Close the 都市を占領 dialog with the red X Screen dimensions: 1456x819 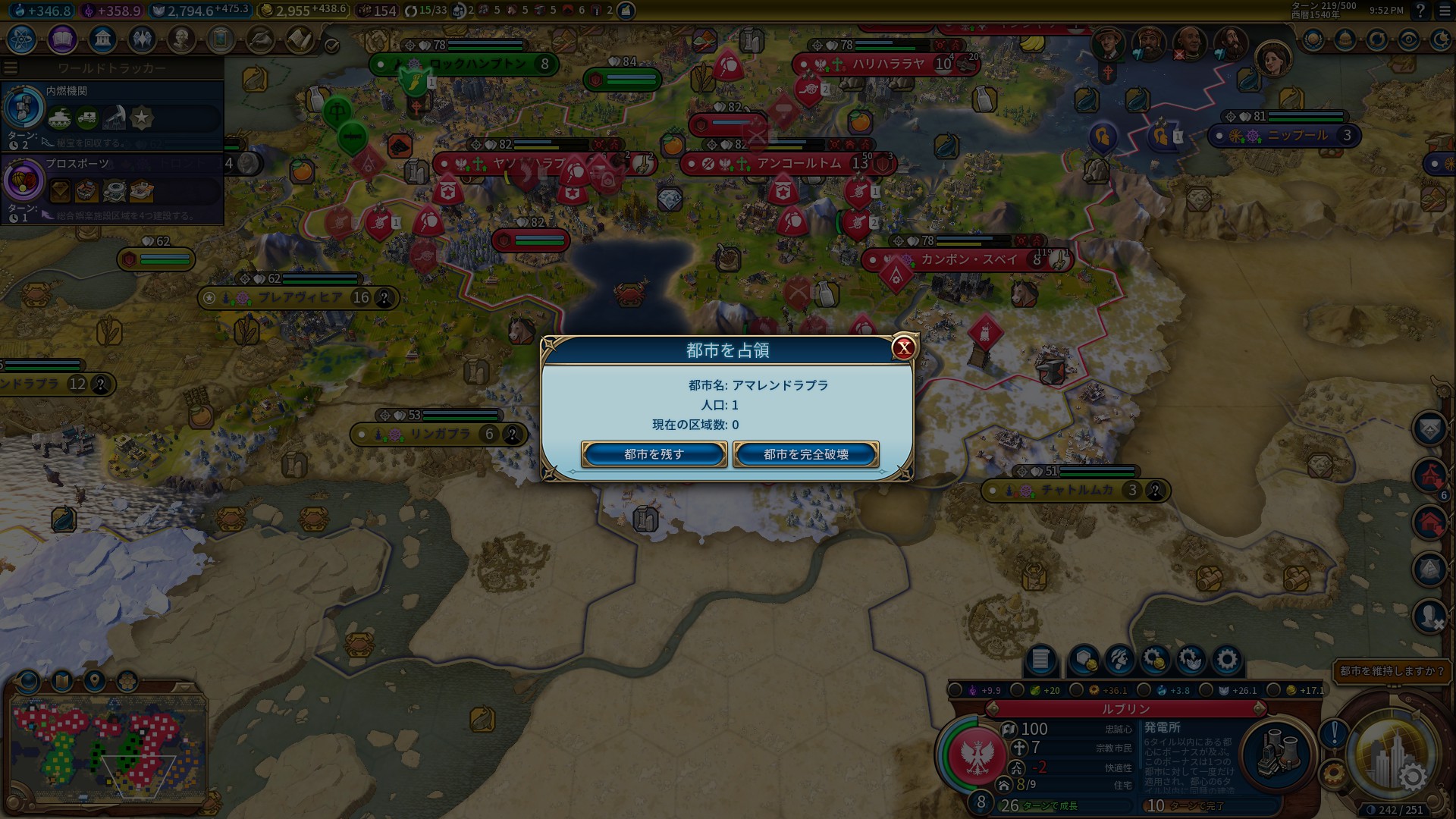click(903, 348)
